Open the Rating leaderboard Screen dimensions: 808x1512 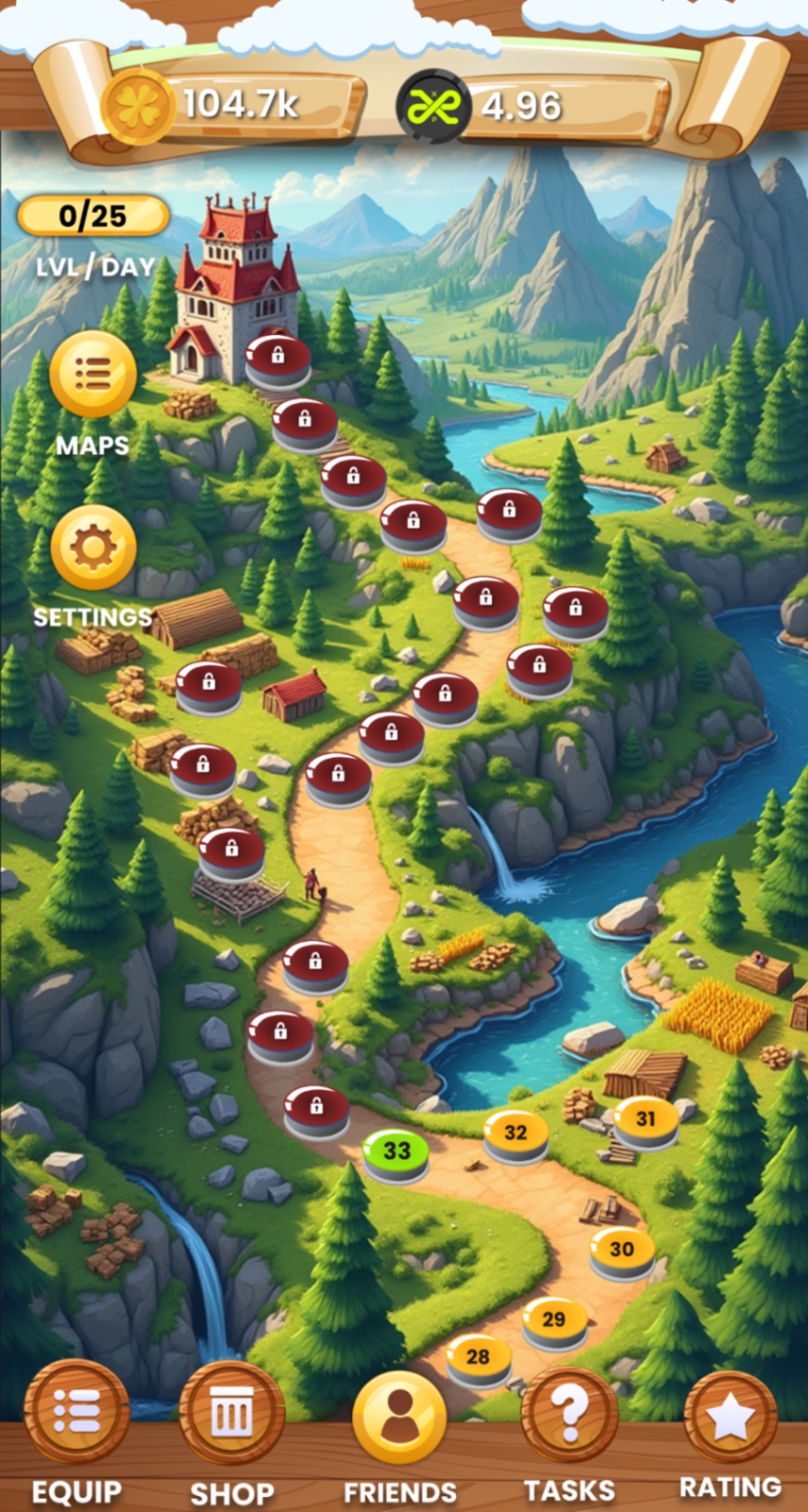730,1415
